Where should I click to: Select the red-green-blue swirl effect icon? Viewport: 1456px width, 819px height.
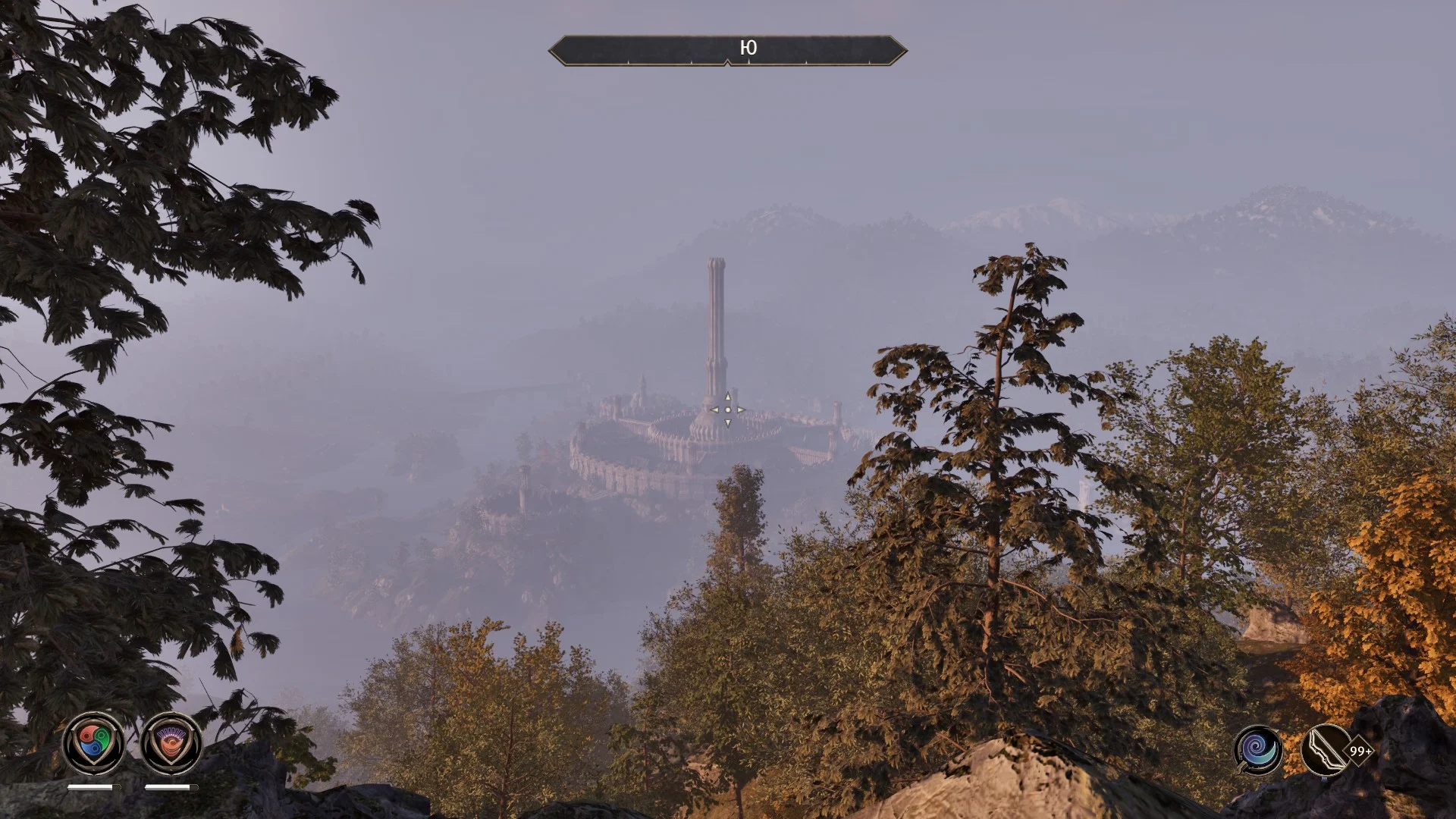tap(93, 743)
